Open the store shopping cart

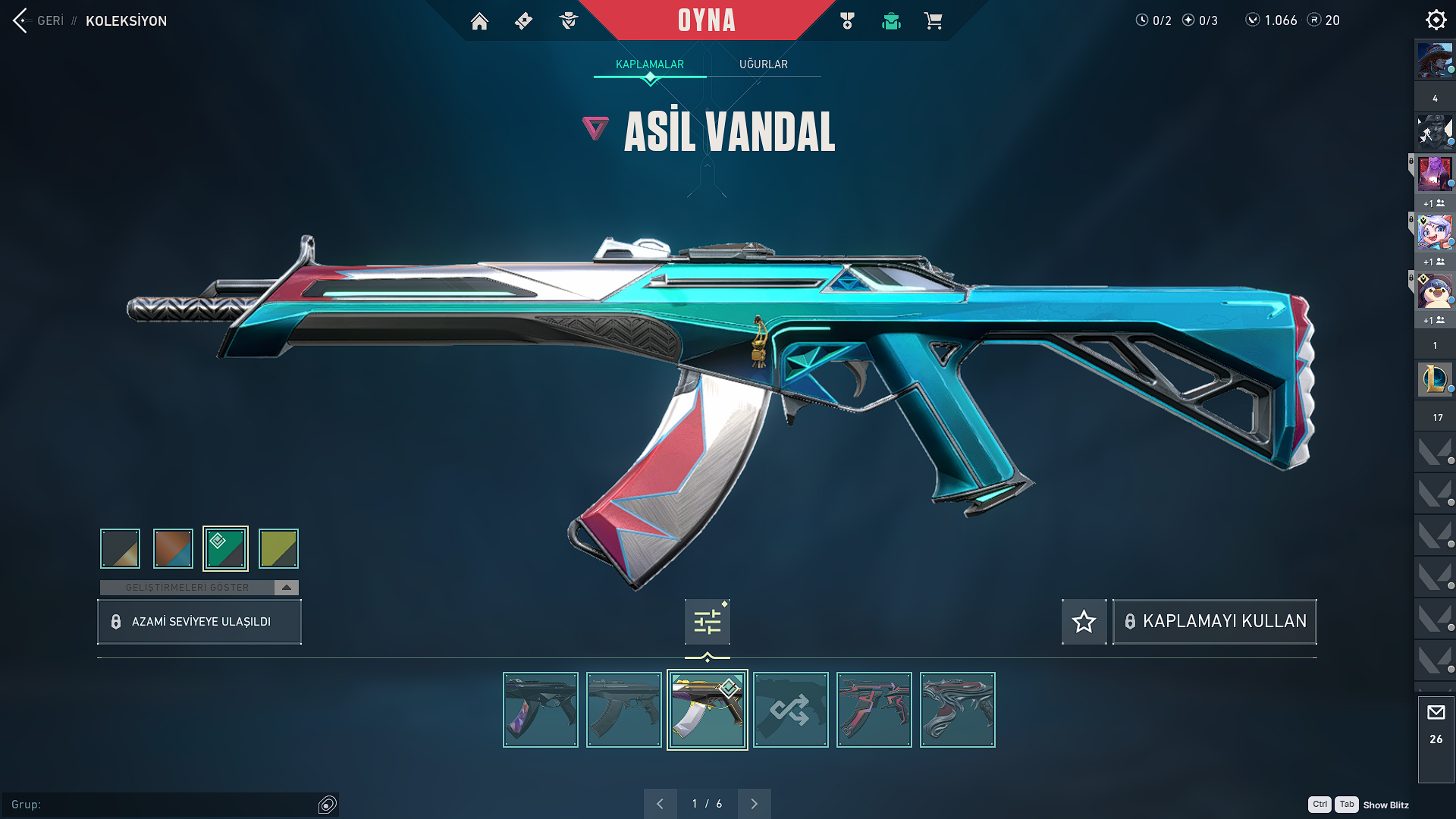(933, 21)
